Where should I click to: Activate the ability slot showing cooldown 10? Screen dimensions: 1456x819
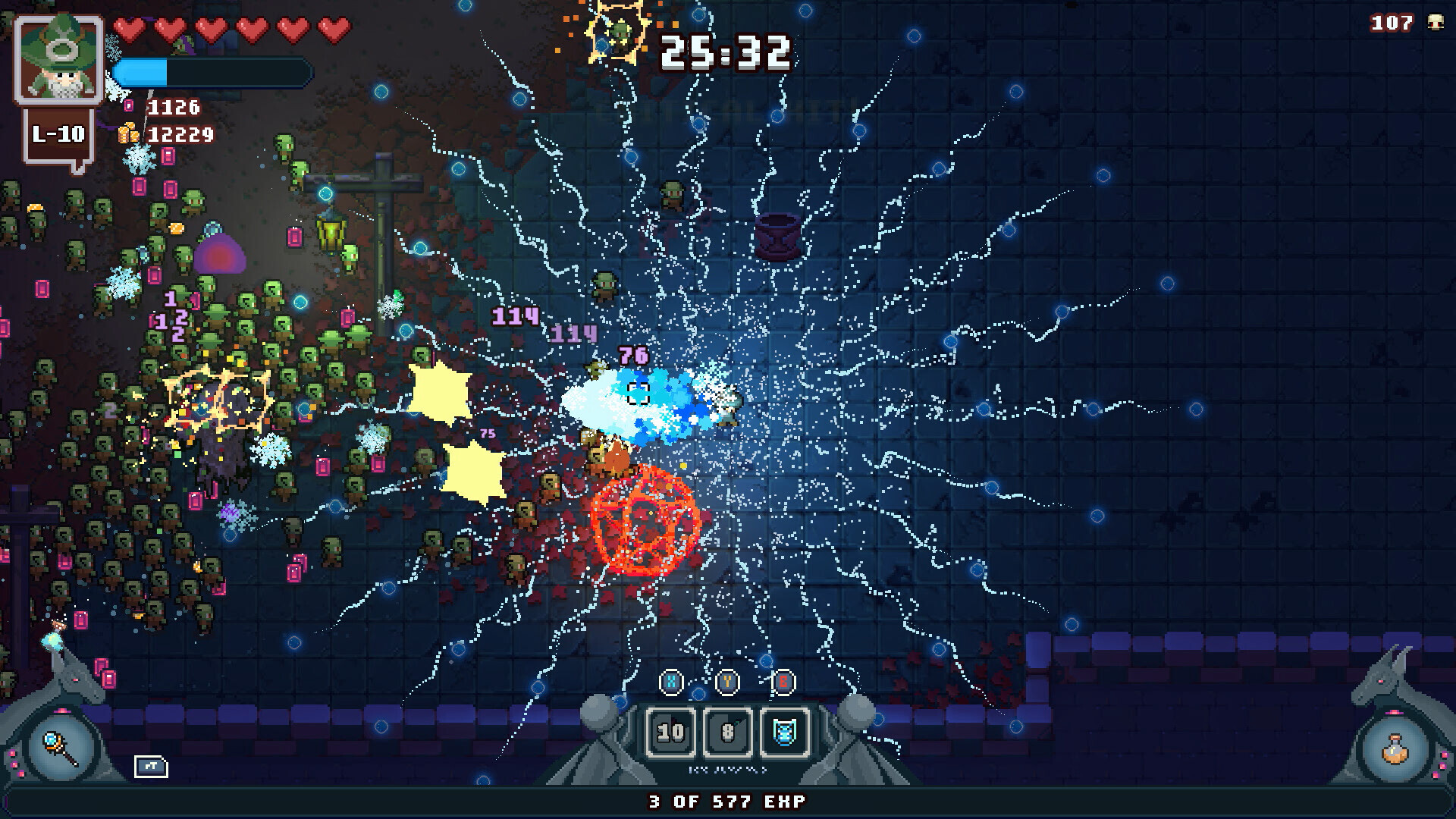click(x=670, y=732)
